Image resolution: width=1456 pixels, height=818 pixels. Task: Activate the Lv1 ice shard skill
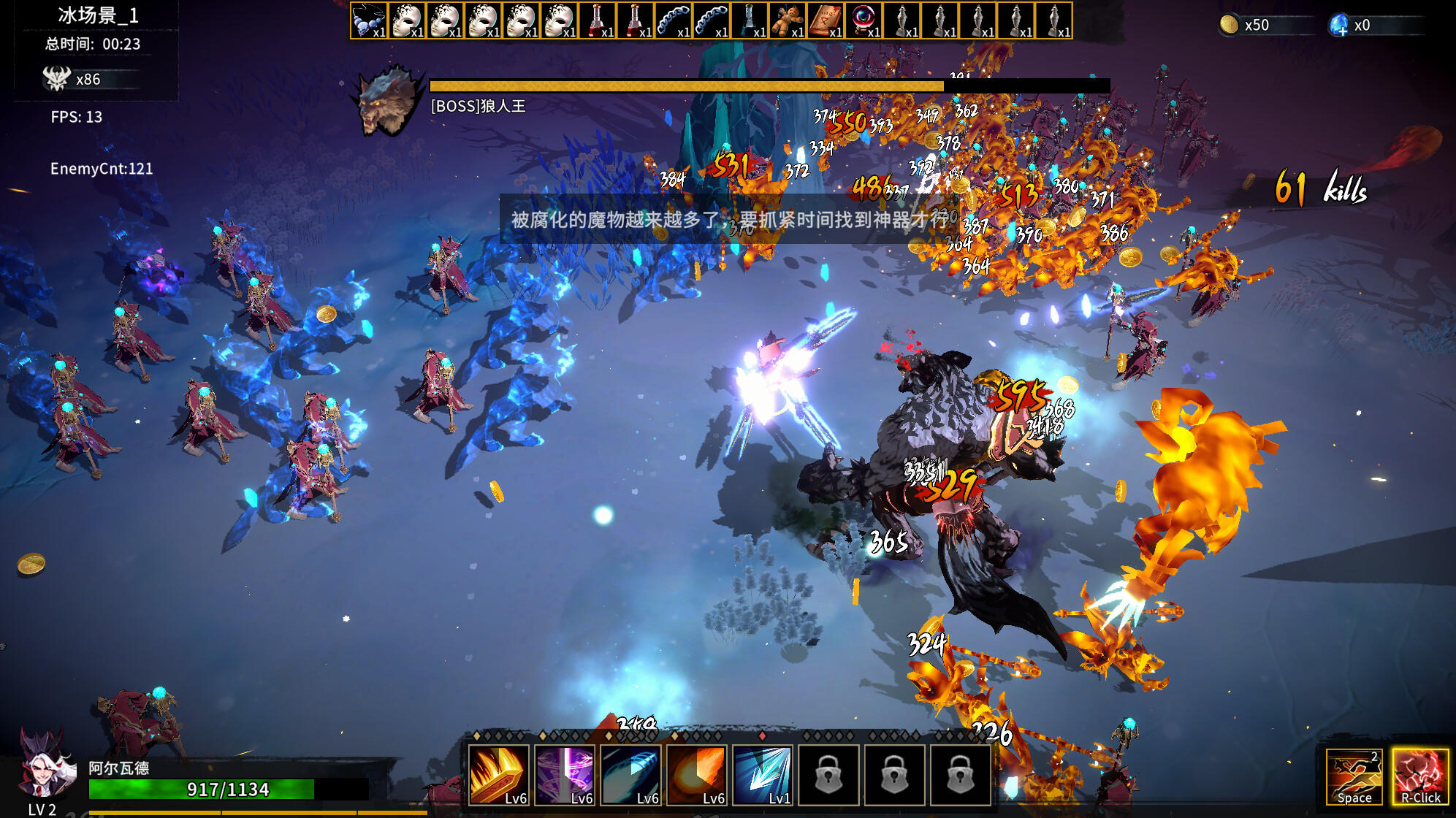click(x=762, y=775)
